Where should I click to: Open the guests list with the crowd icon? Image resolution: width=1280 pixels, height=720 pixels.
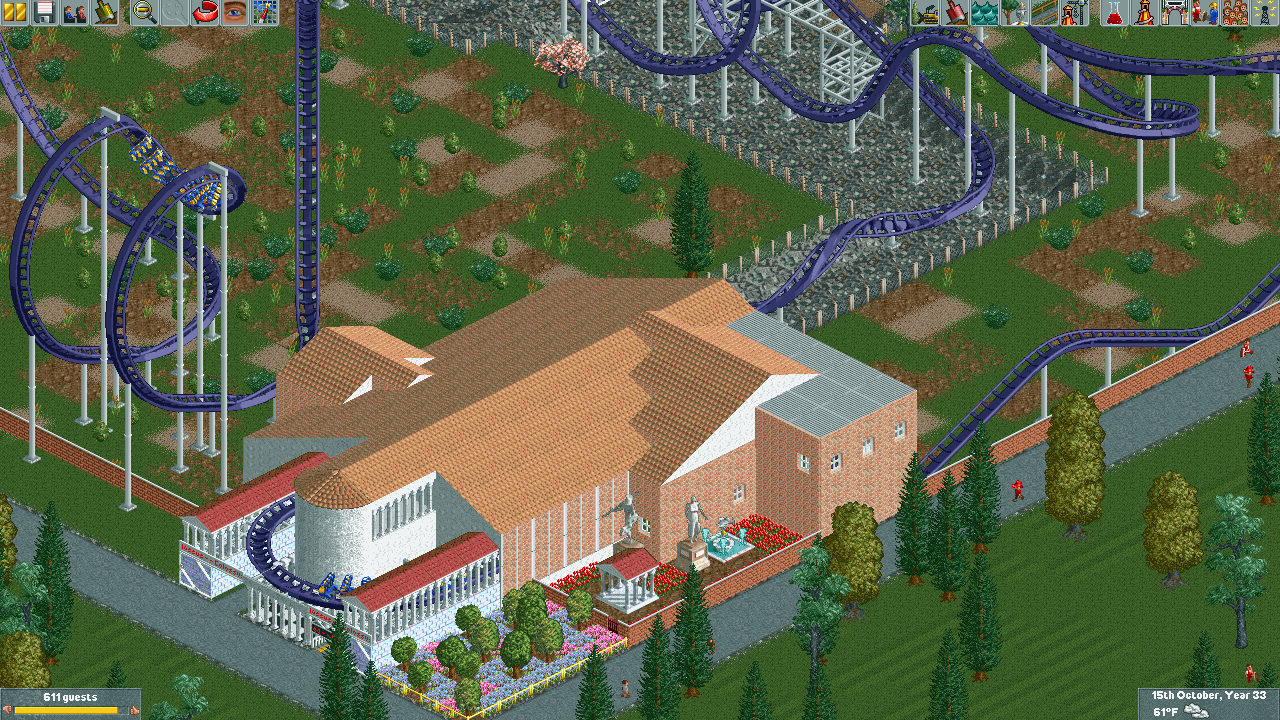pyautogui.click(x=1235, y=12)
